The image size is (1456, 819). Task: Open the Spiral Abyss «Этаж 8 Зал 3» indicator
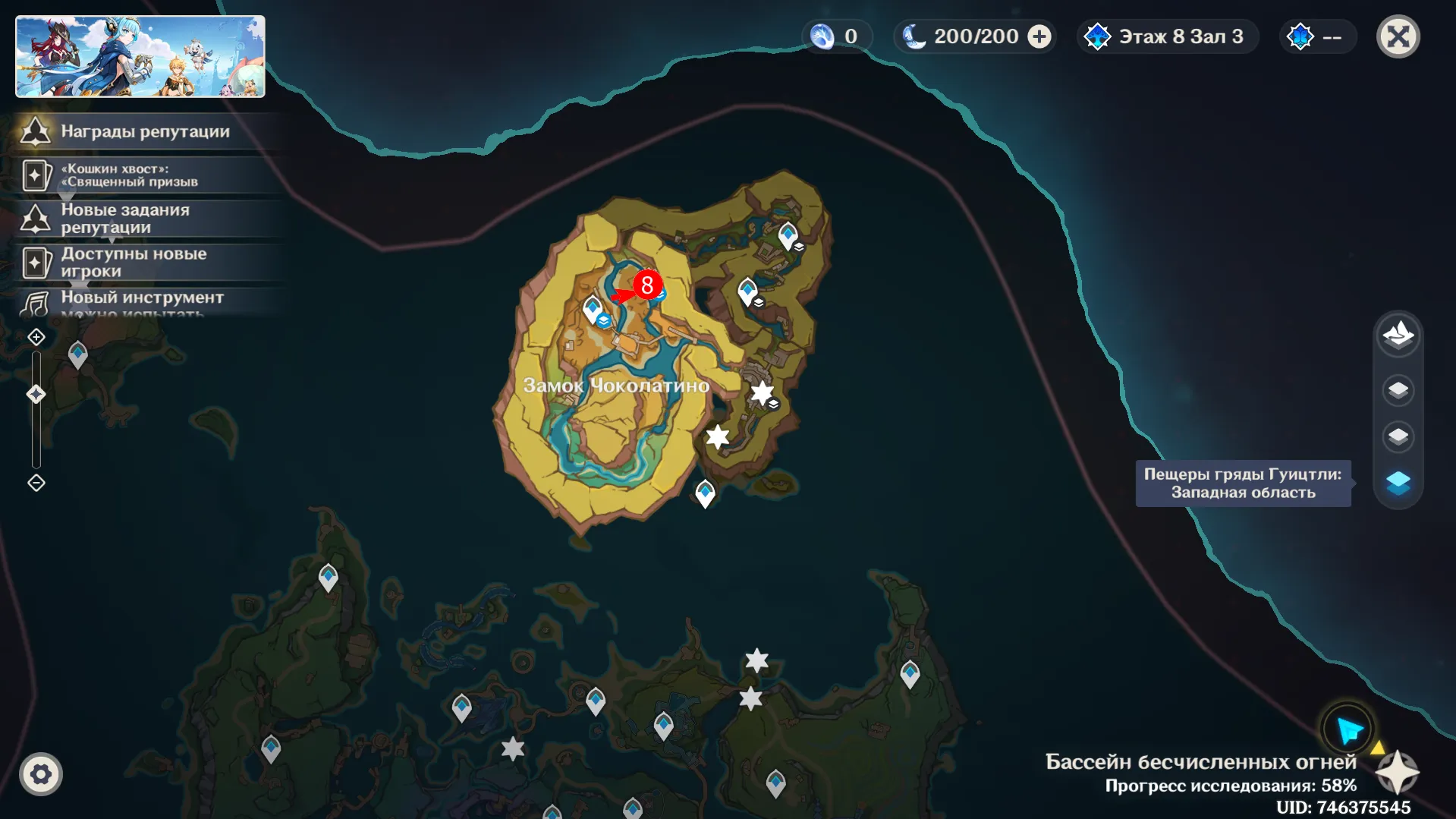[x=1168, y=36]
